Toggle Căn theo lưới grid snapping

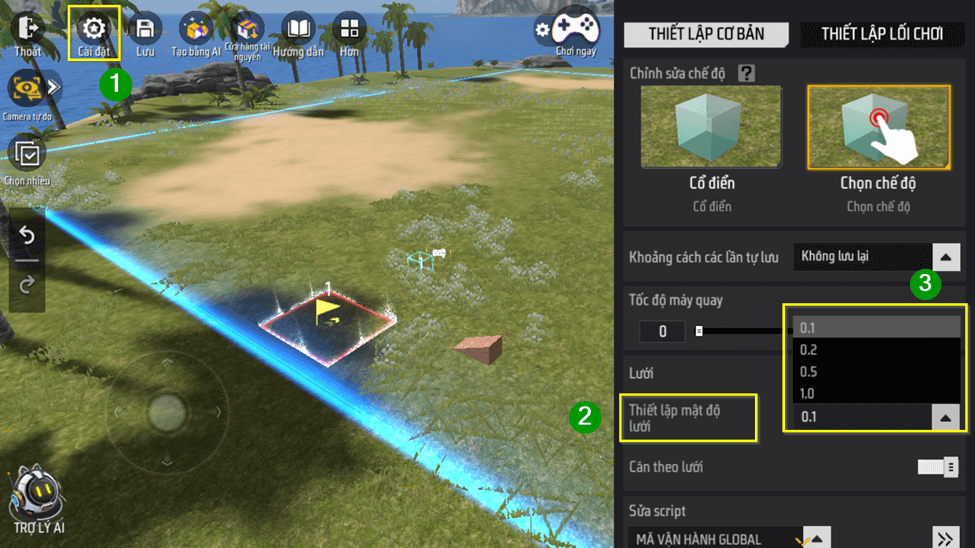click(937, 467)
